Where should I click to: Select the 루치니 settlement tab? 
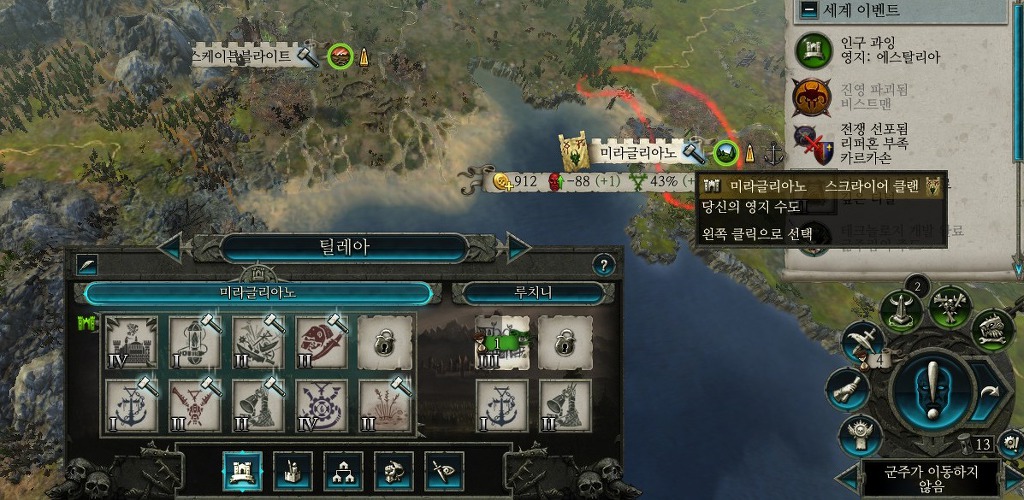coord(527,292)
